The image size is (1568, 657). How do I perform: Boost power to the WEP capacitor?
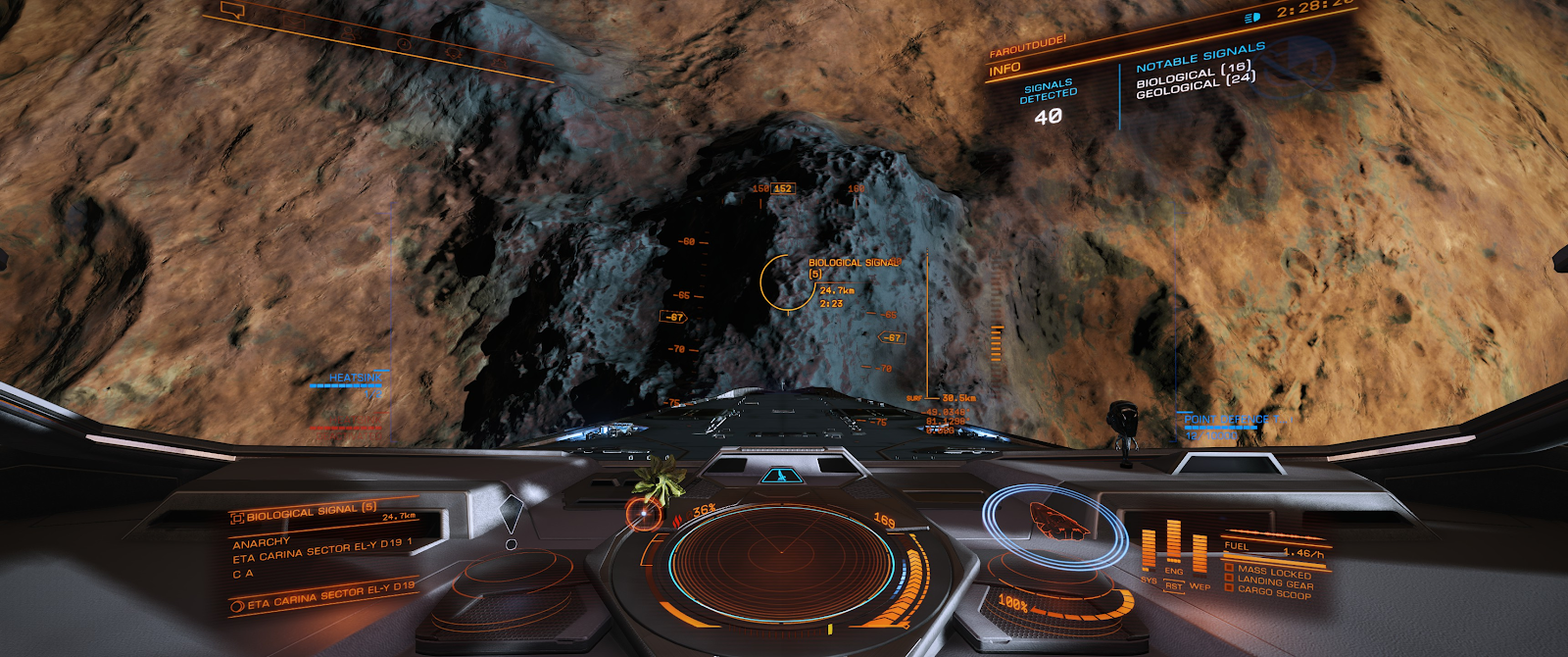[1200, 586]
